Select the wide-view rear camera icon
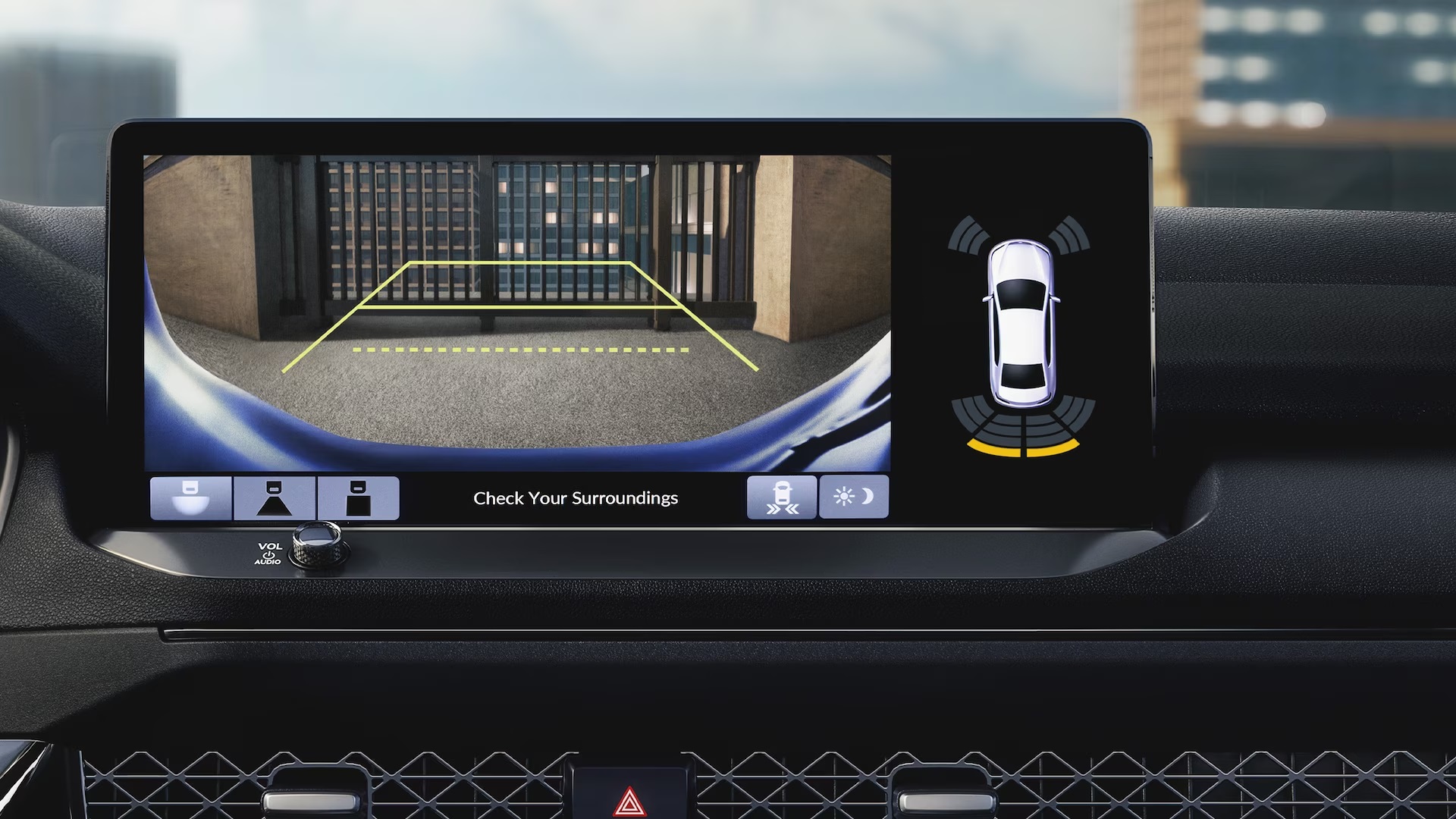The image size is (1456, 819). (191, 497)
